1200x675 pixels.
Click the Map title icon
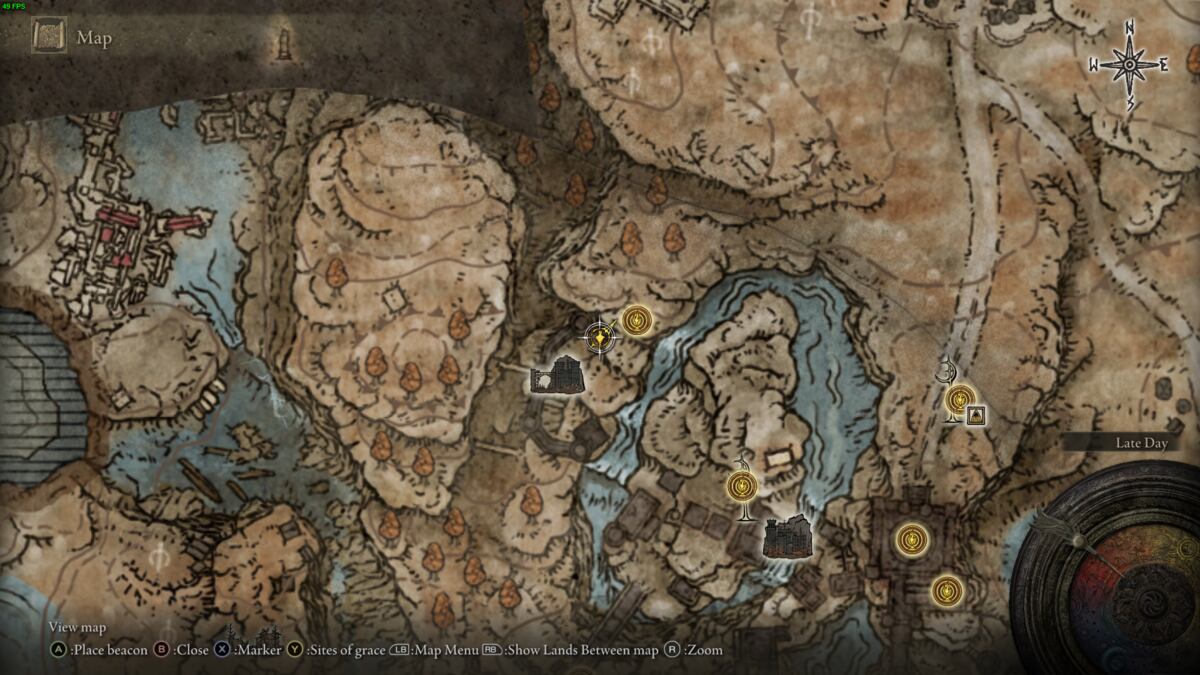(48, 37)
